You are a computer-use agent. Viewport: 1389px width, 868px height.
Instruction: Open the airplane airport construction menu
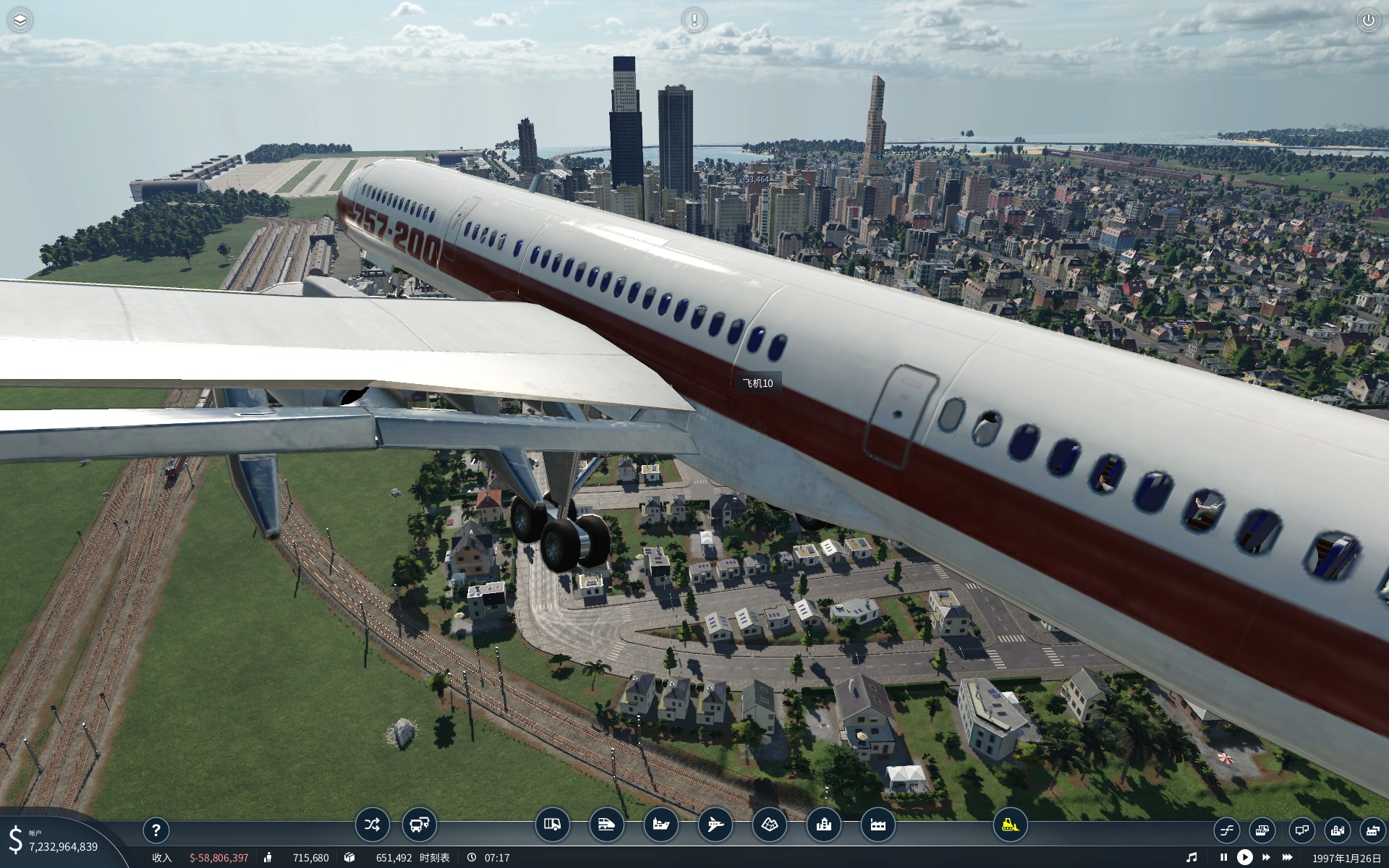coord(715,825)
